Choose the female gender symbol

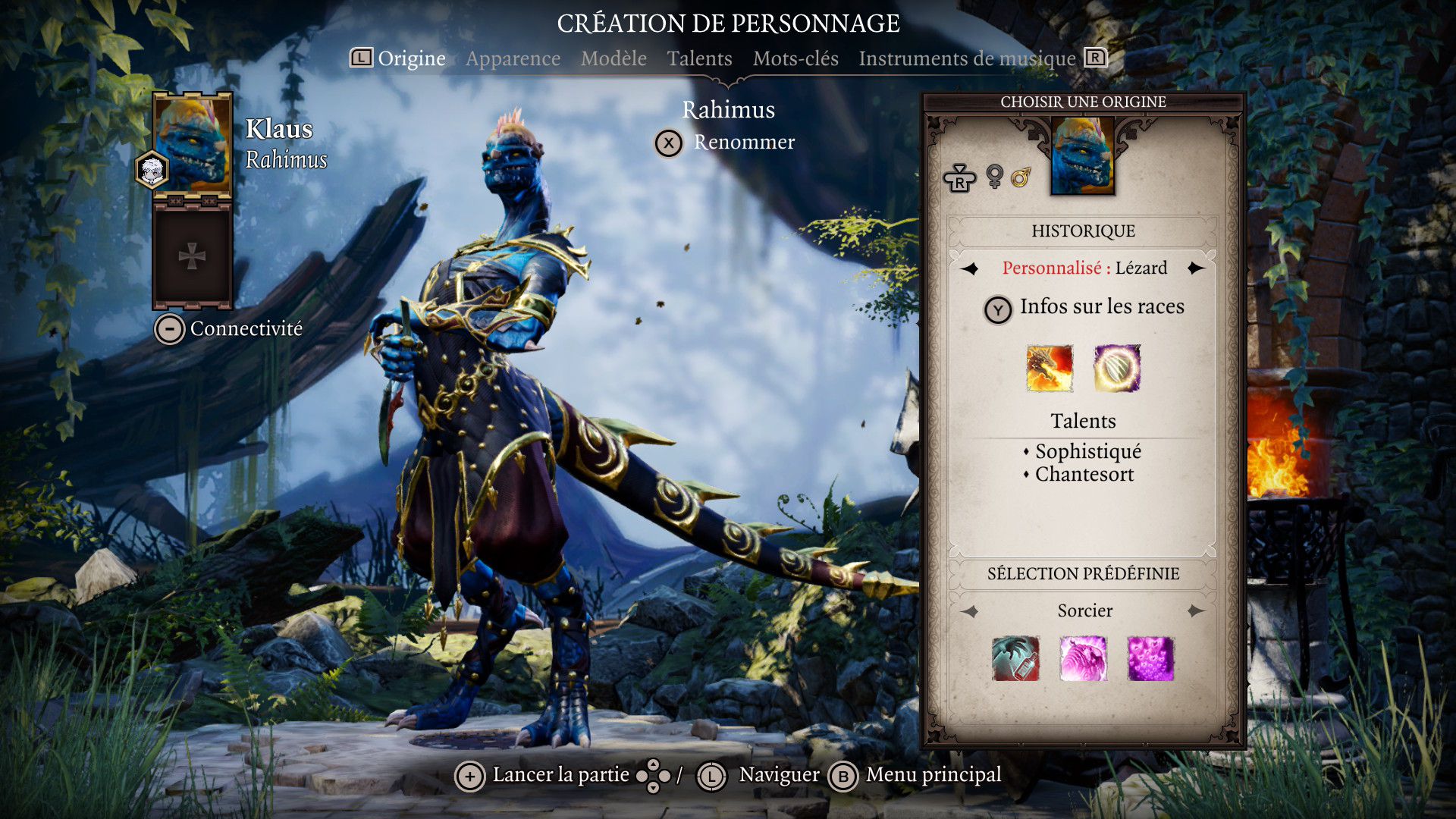[994, 177]
